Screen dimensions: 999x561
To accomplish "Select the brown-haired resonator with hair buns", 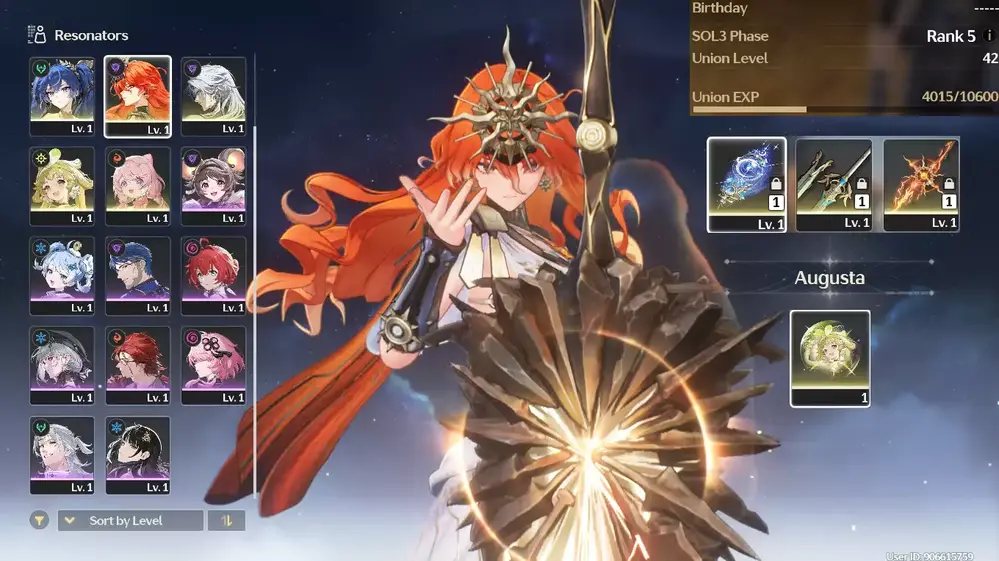I will point(213,185).
